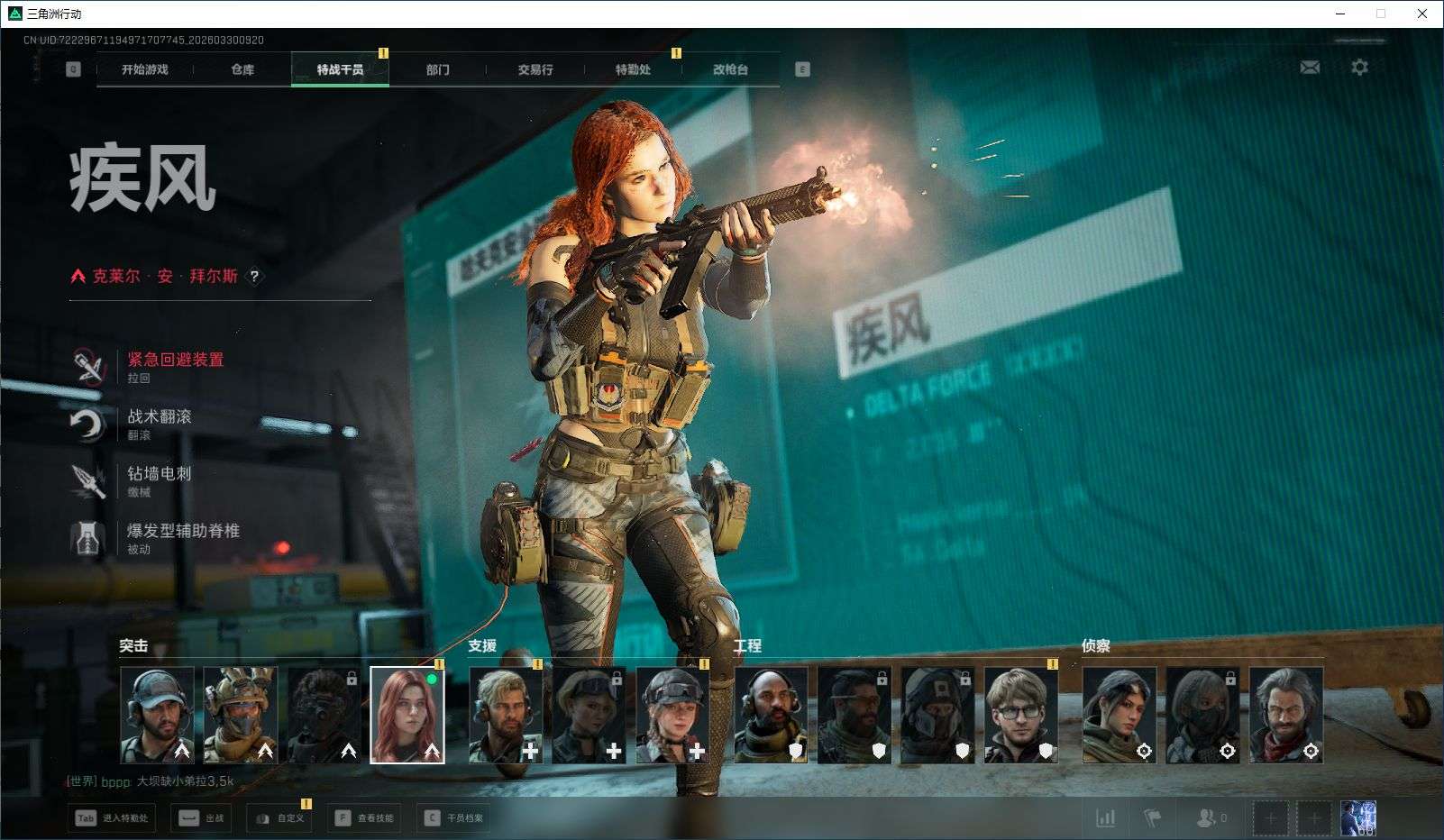Go to the 部门 department tab
This screenshot has width=1444, height=840.
438,69
